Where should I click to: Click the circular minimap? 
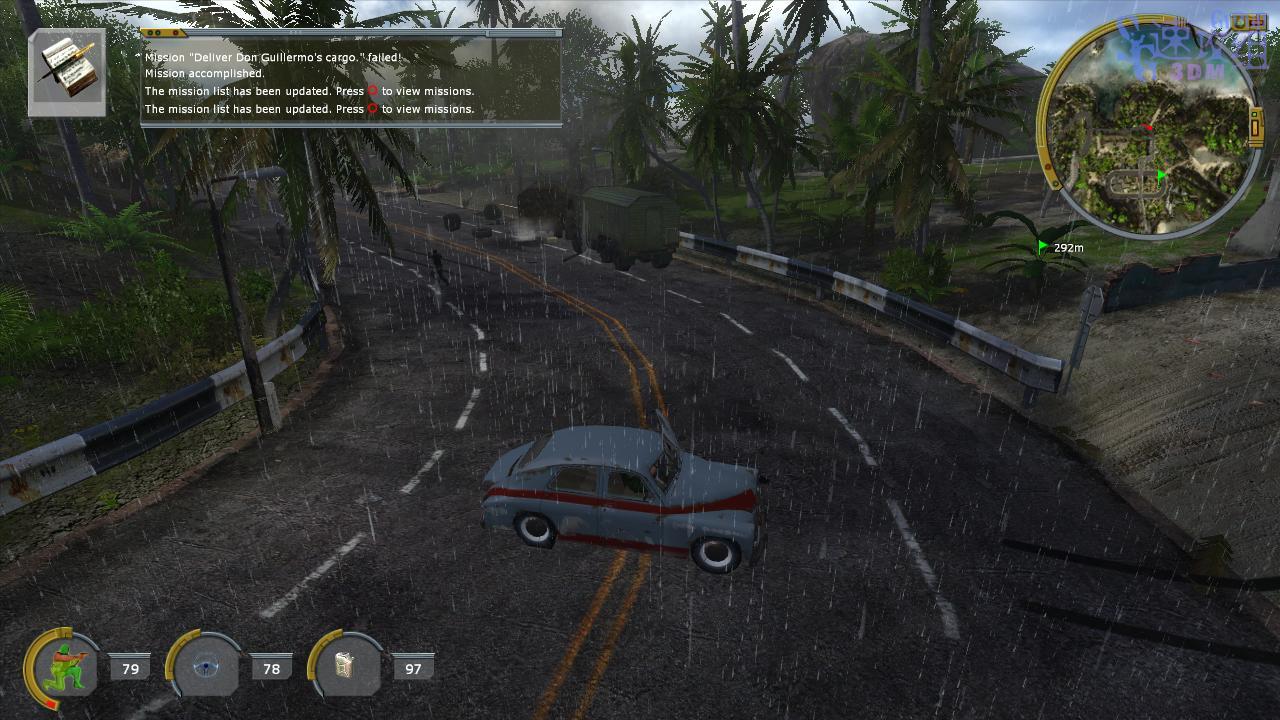point(1148,128)
